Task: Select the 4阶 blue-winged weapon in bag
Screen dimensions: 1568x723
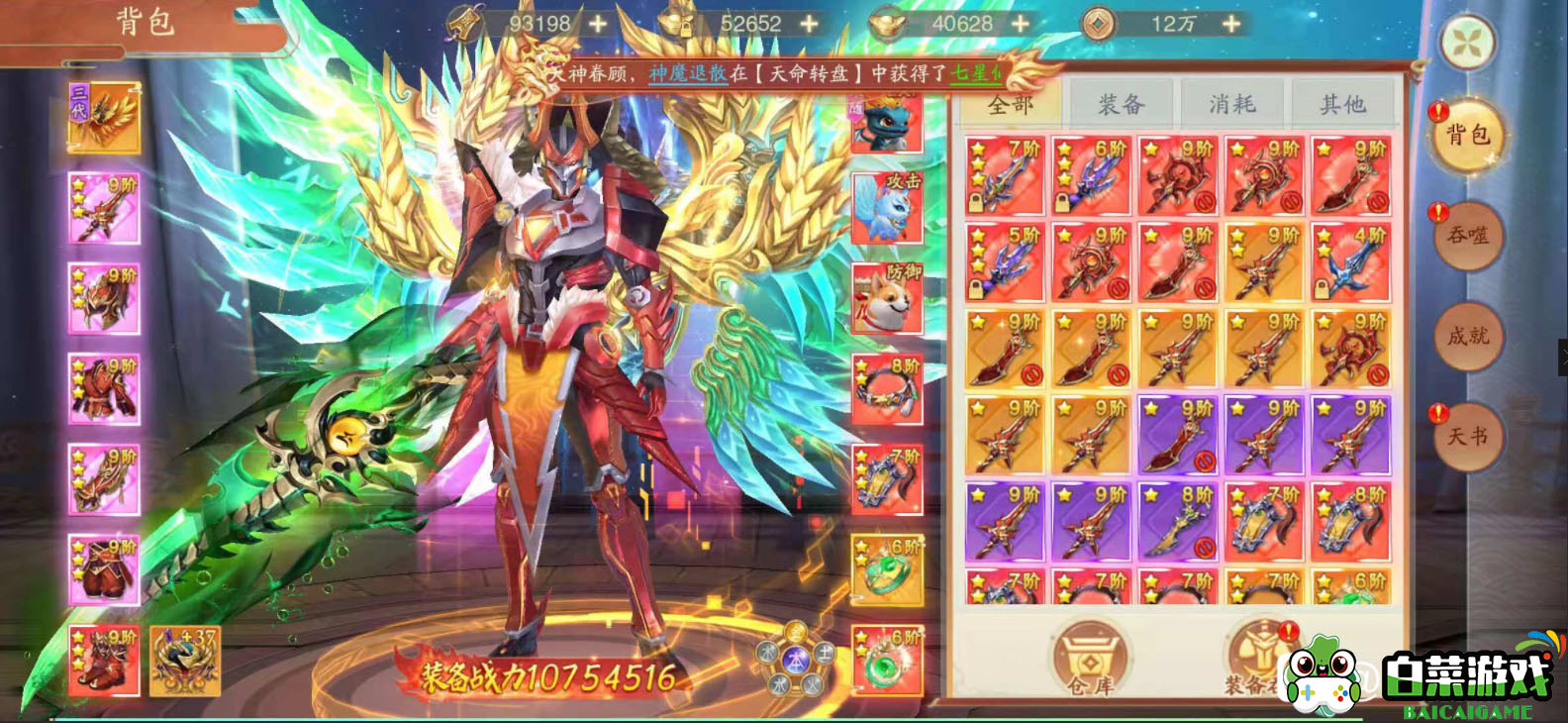Action: click(1351, 262)
